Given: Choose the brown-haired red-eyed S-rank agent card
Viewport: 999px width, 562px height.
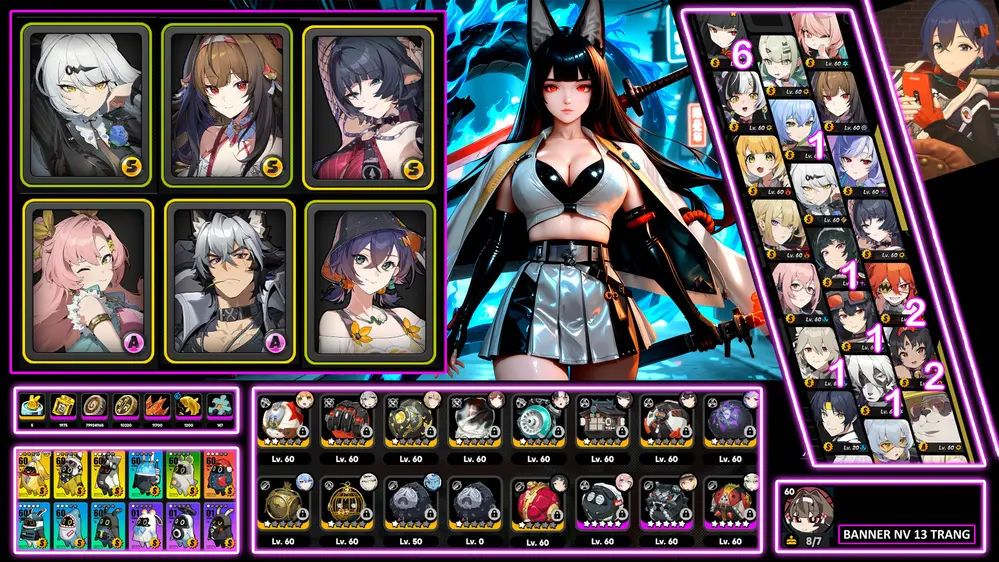Looking at the screenshot, I should [226, 105].
